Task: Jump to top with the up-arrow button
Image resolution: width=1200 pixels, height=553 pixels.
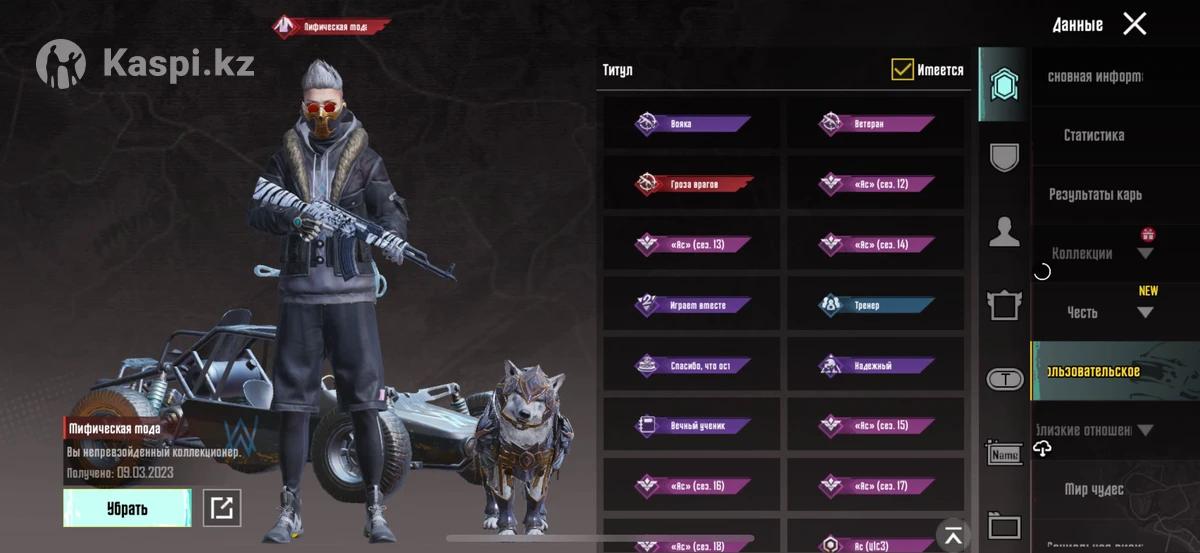Action: point(953,534)
